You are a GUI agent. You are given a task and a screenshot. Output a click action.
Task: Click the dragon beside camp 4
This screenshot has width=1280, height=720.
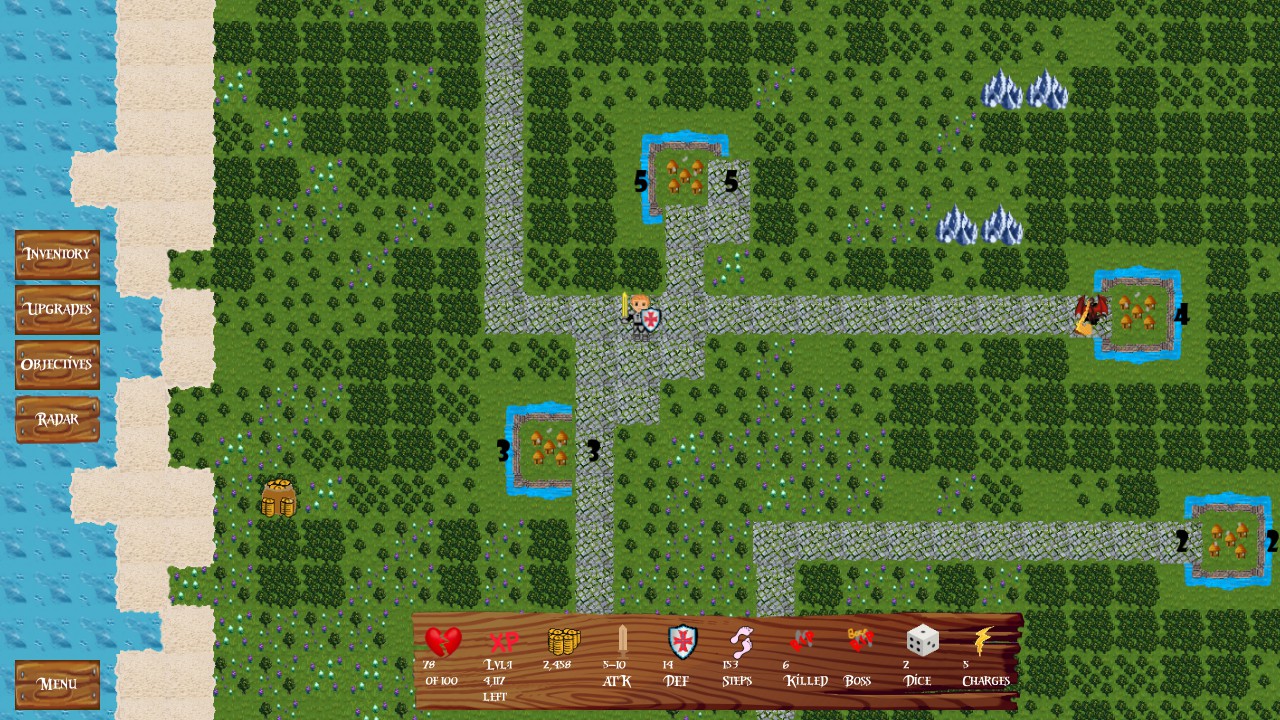pyautogui.click(x=1090, y=312)
